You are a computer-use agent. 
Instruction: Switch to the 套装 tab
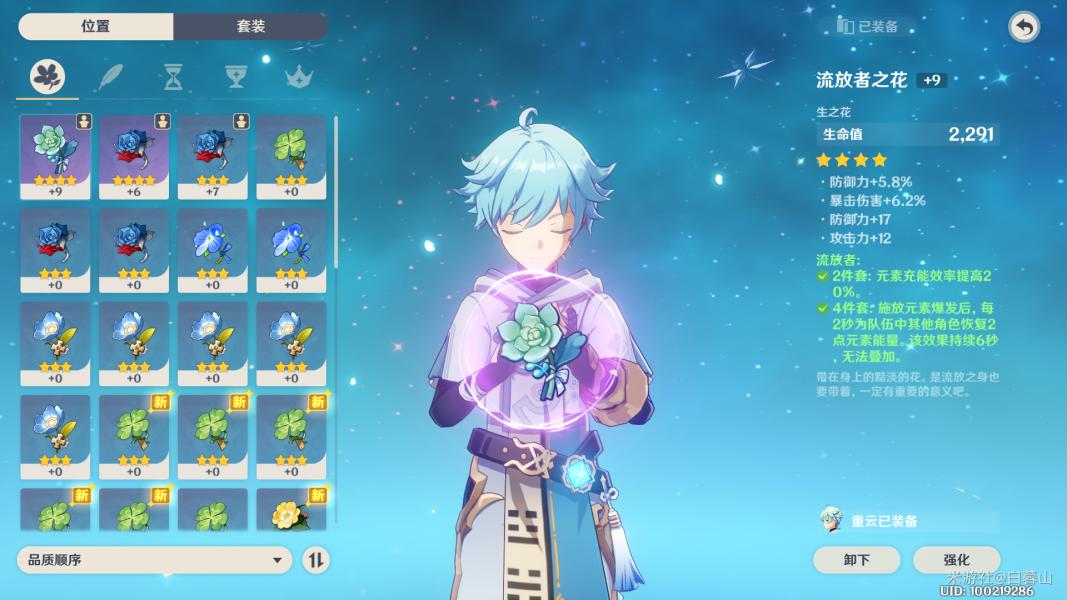[250, 27]
